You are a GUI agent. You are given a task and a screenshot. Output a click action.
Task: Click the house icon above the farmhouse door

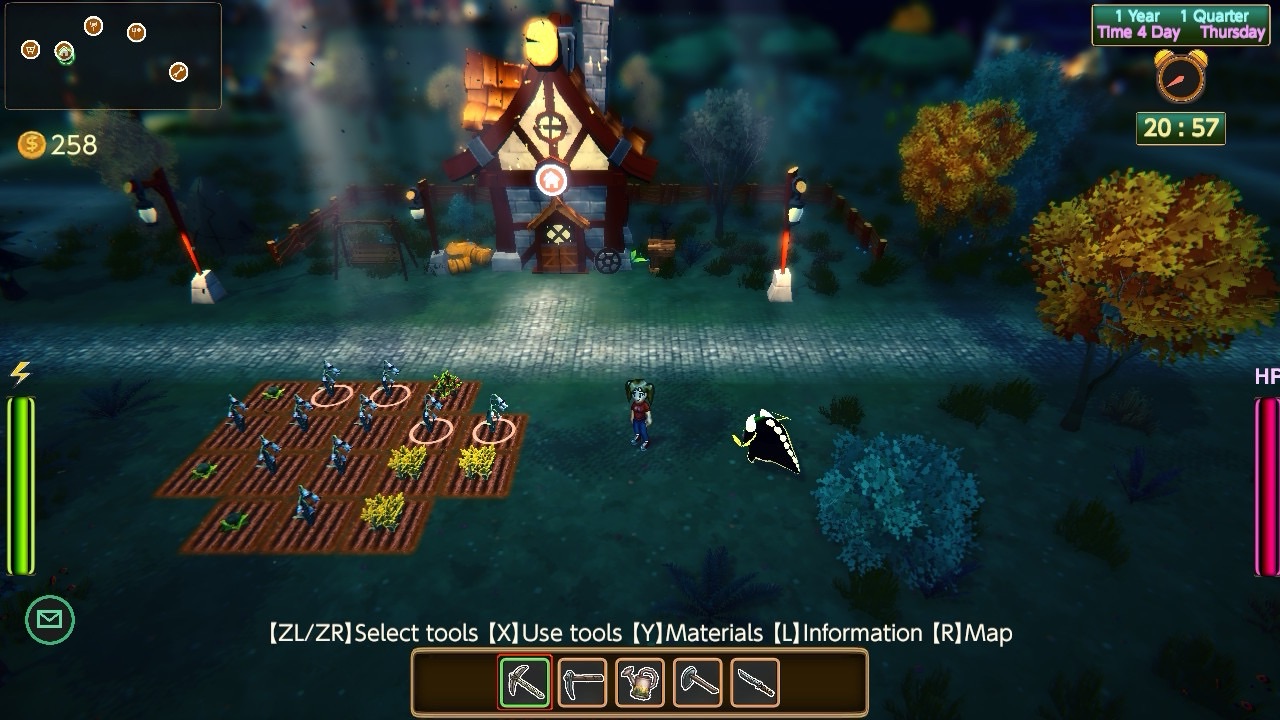[551, 180]
